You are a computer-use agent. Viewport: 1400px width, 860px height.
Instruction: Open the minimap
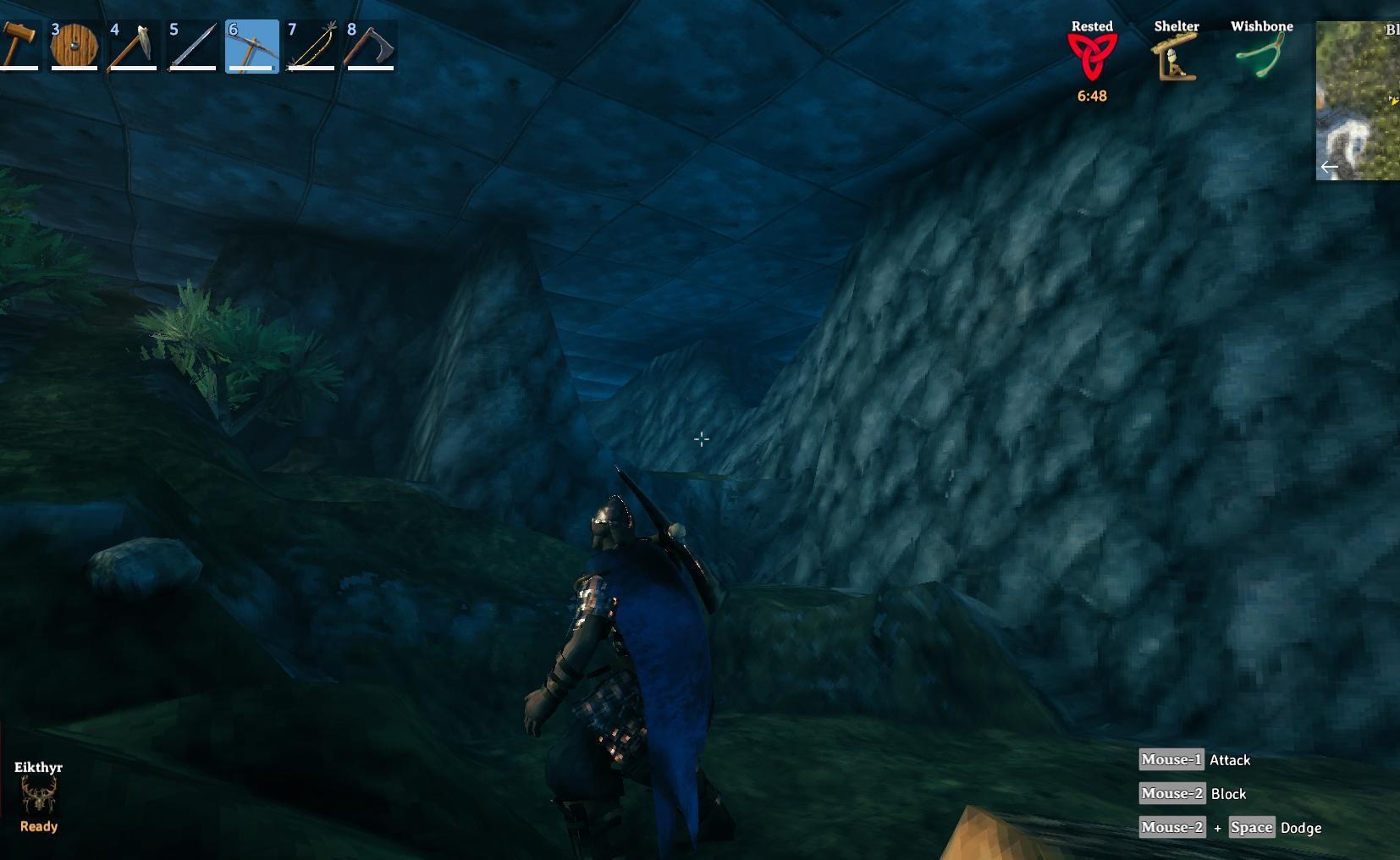(x=1359, y=101)
